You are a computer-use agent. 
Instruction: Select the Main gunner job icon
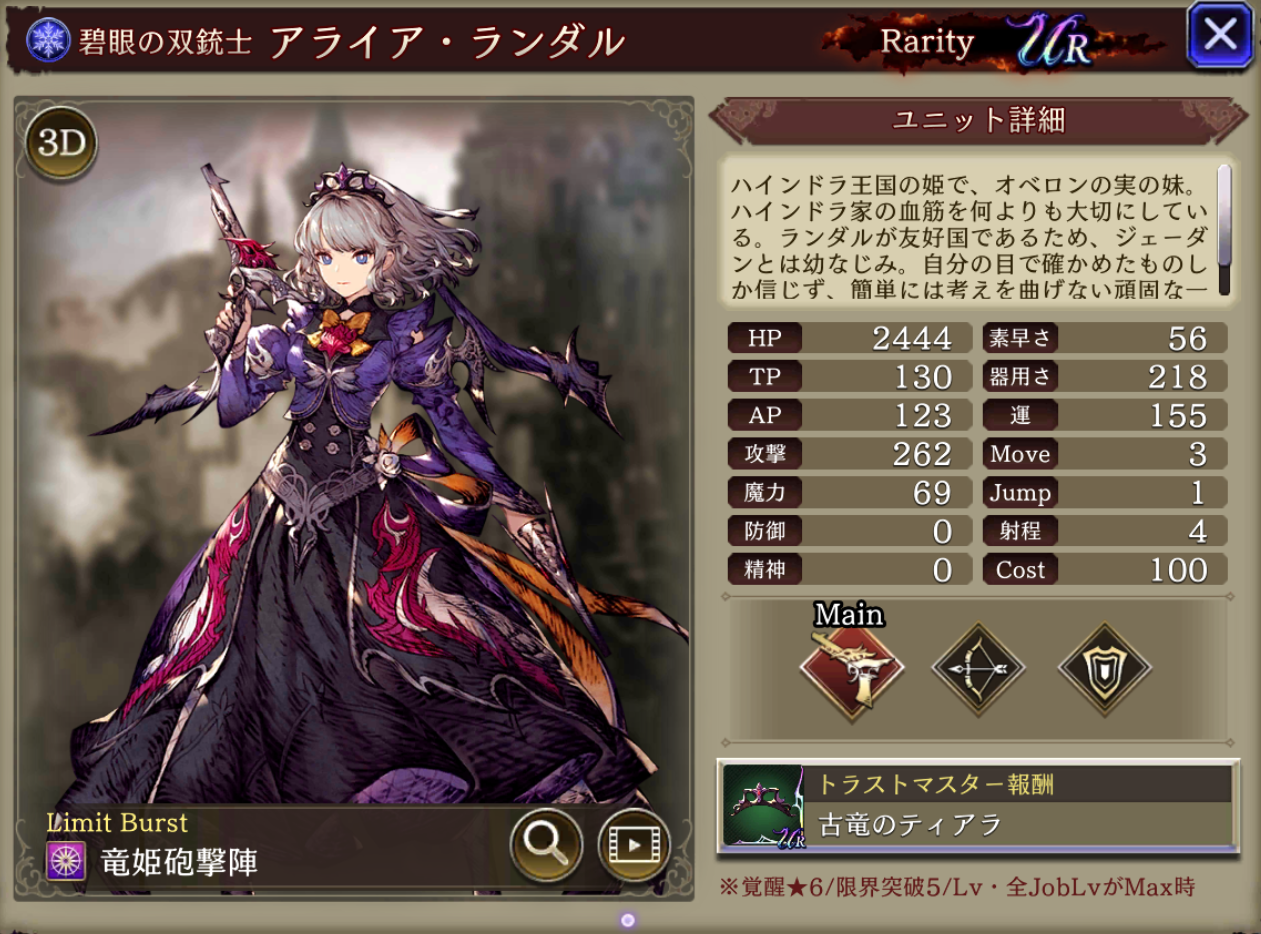(851, 667)
